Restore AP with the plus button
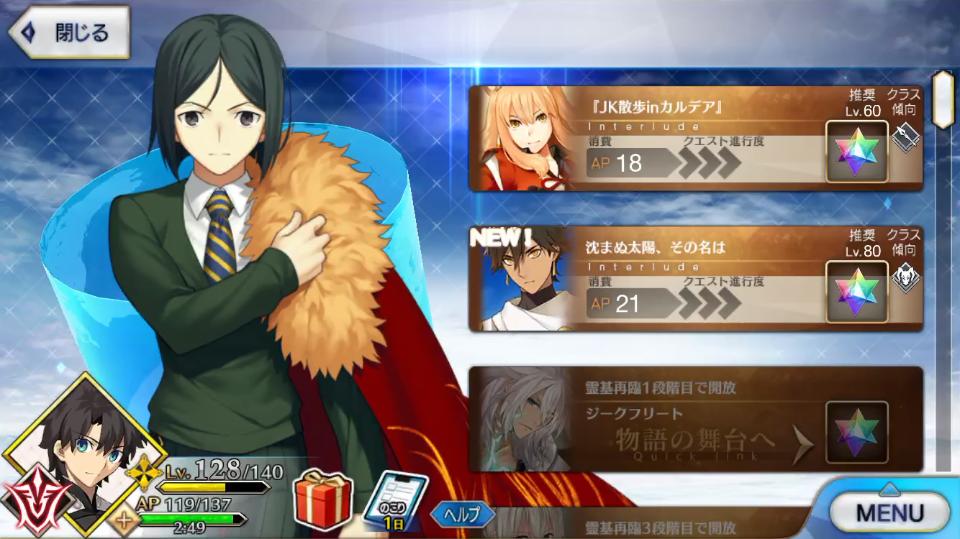The image size is (960, 539). 125,519
